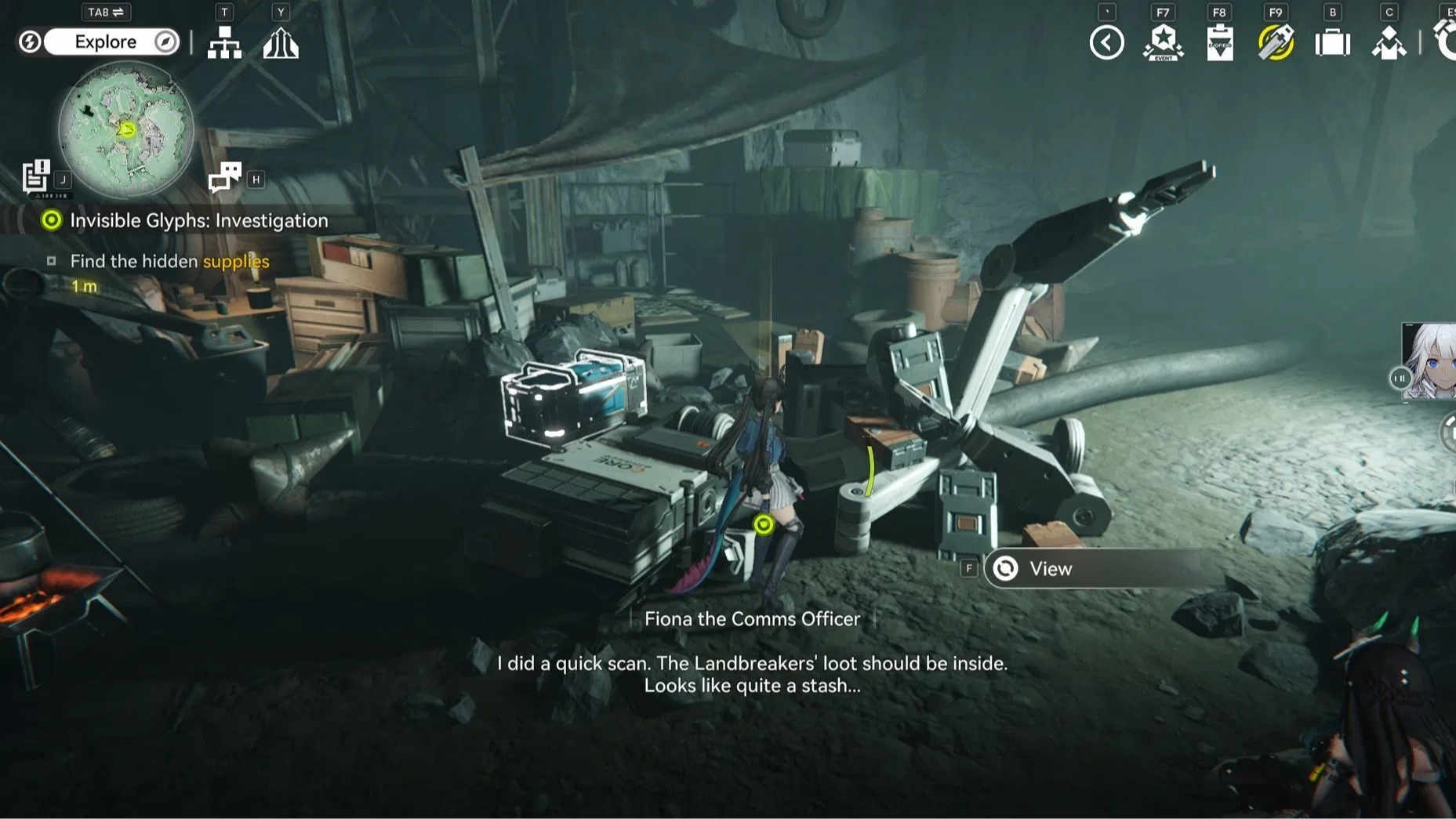Collapse the top bar with the back arrow
Screen dimensions: 1456x819
click(x=1106, y=43)
